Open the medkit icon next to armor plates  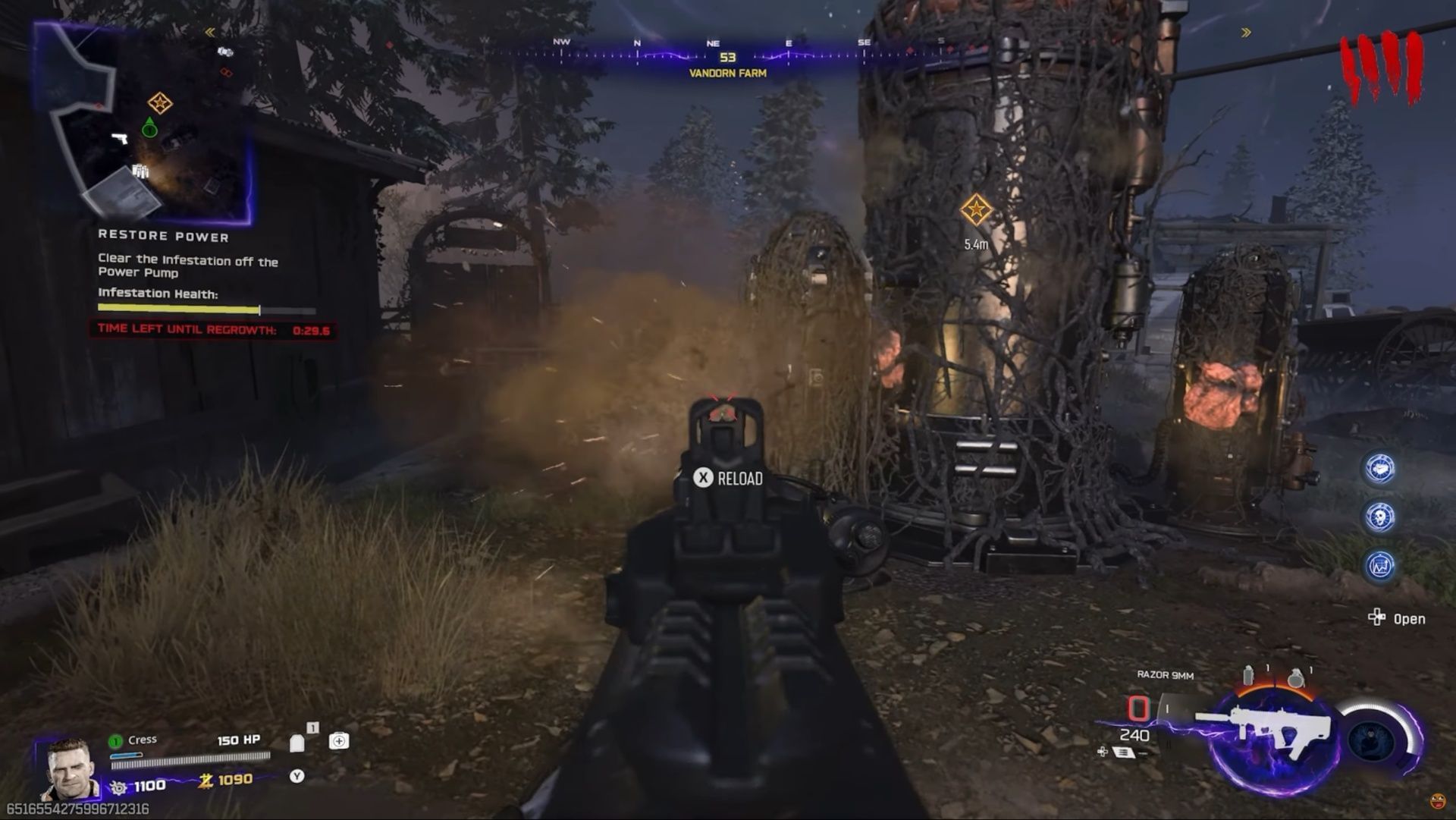point(339,741)
